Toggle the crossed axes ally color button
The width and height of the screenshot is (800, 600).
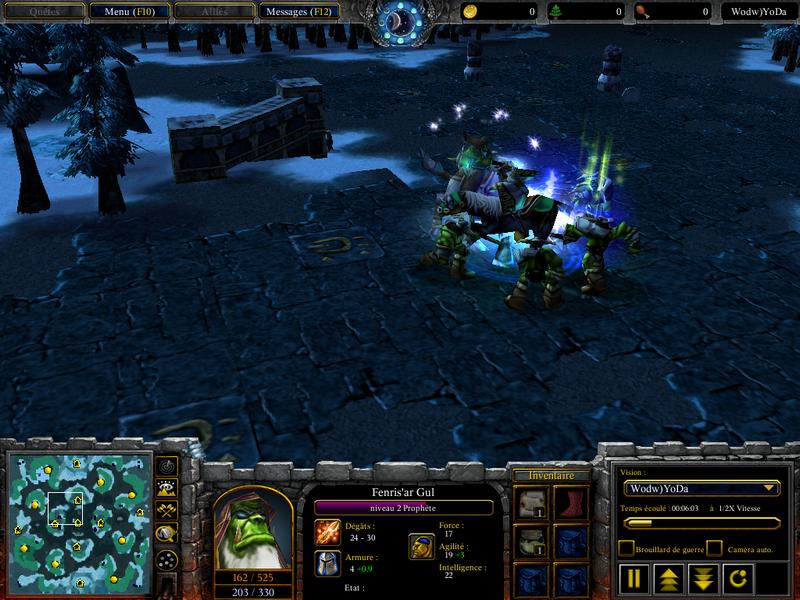[x=167, y=510]
